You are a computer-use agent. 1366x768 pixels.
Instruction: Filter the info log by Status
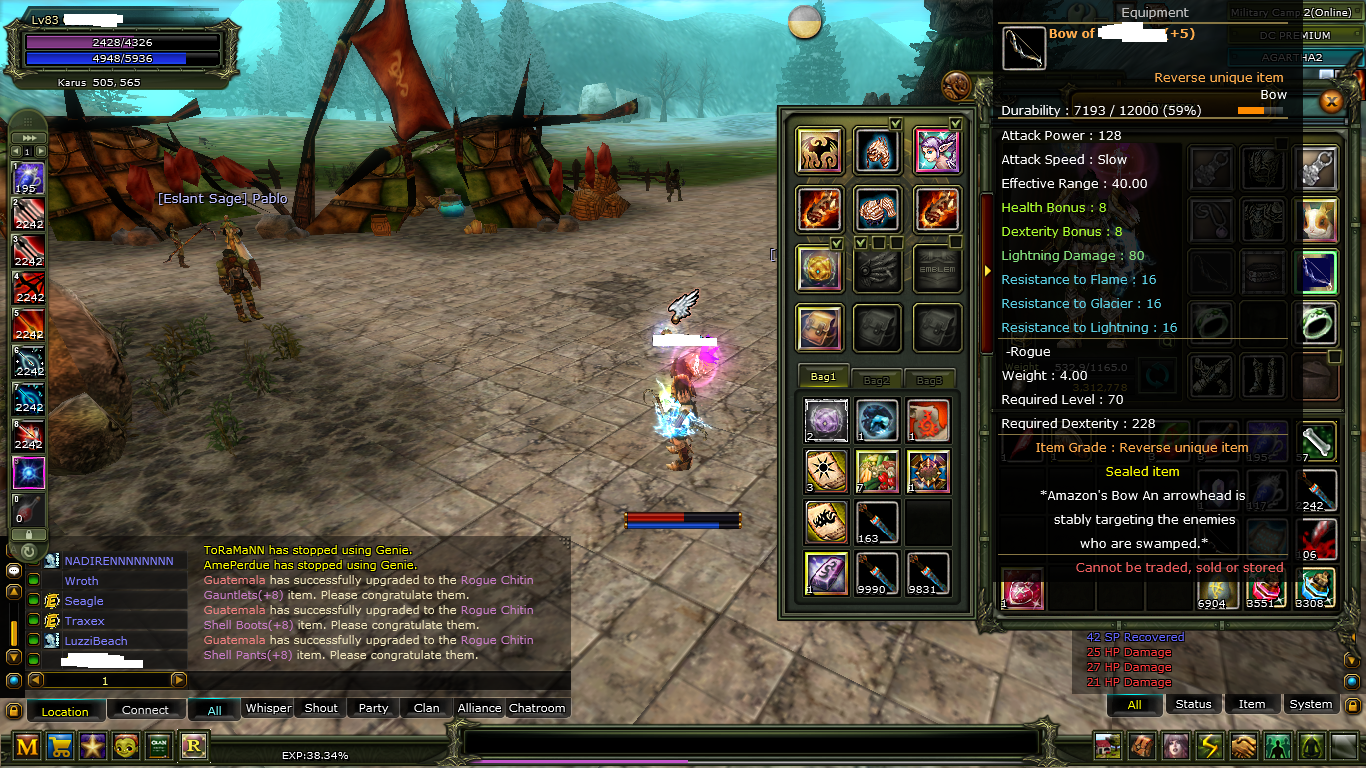point(1193,704)
